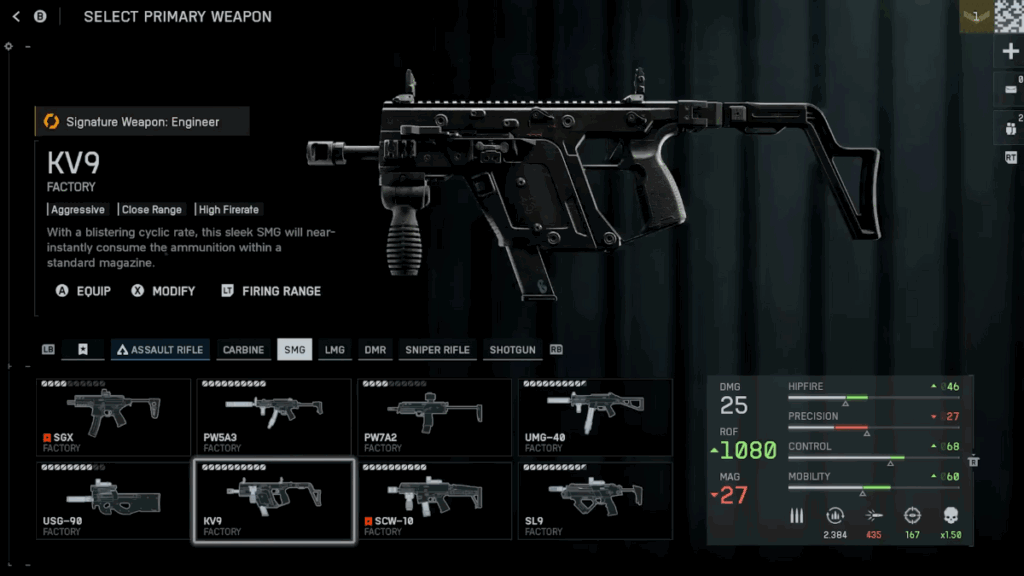Pick the PW7A2 weapon tile
This screenshot has height=576, width=1024.
click(434, 416)
